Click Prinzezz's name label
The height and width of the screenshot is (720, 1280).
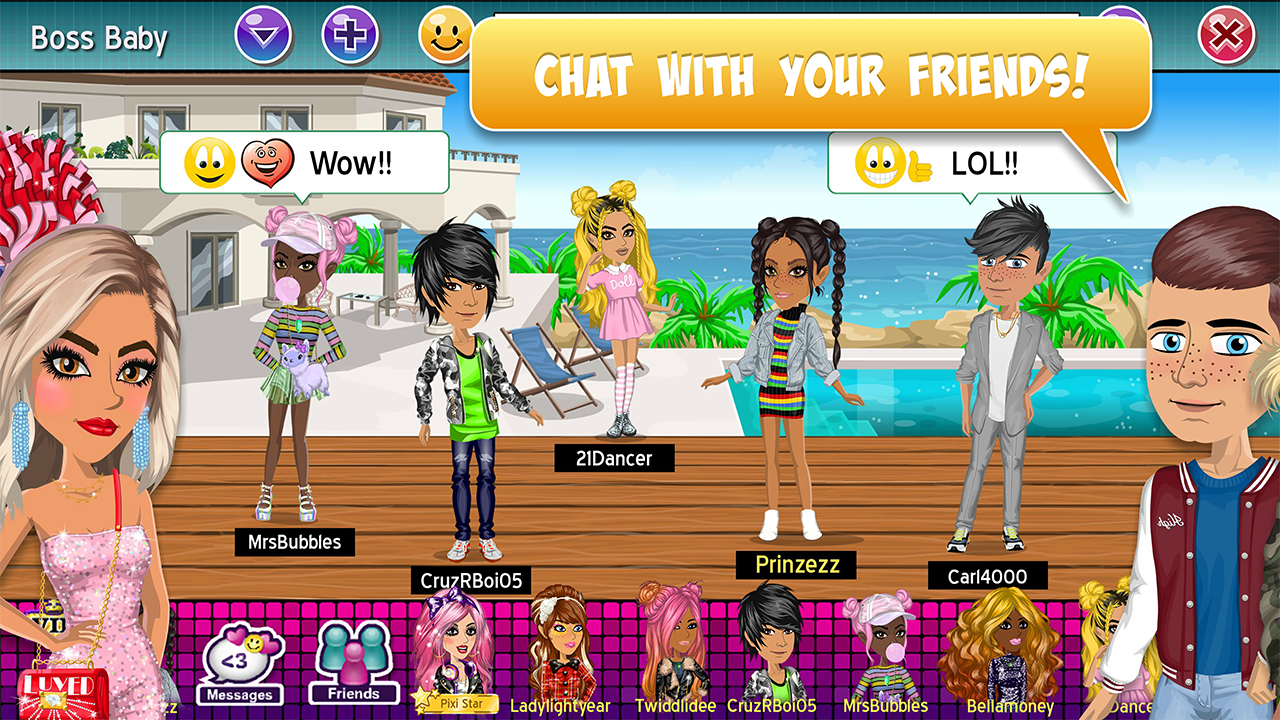click(797, 565)
